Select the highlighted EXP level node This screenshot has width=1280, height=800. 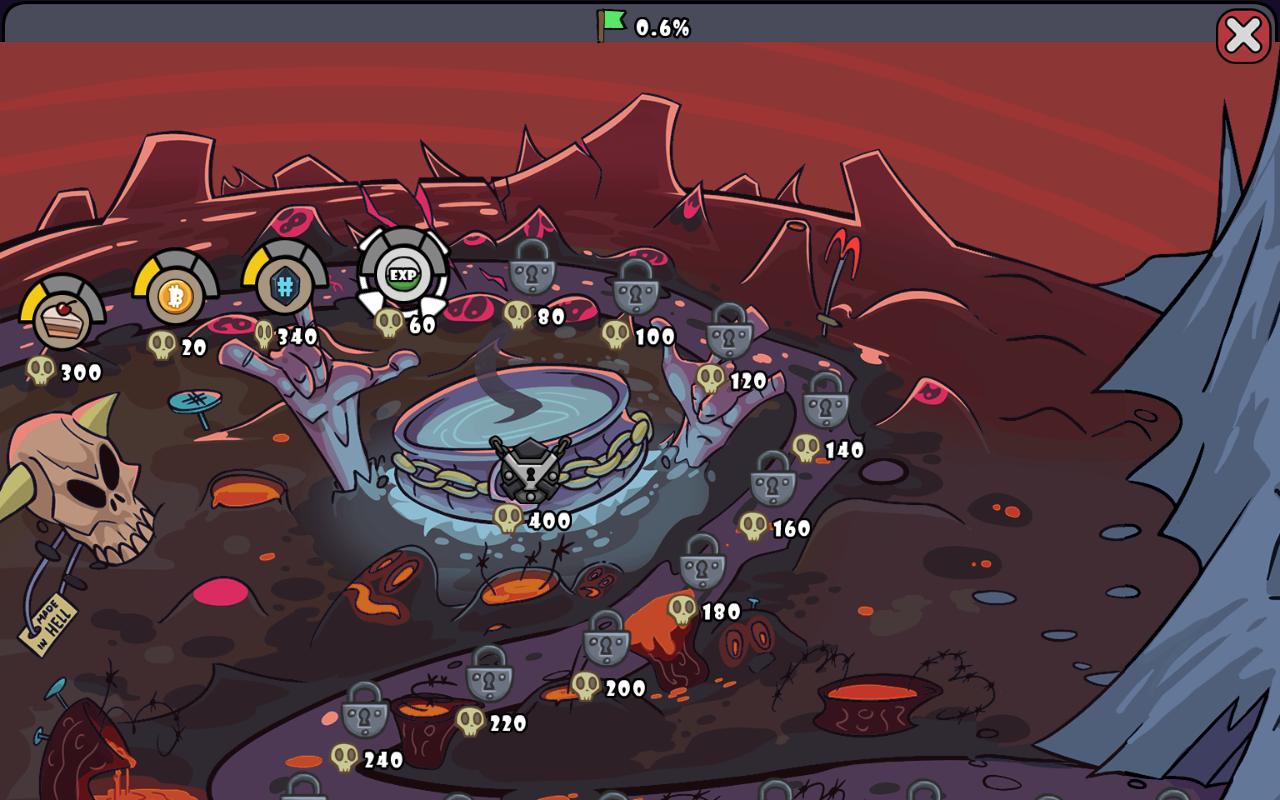click(403, 272)
